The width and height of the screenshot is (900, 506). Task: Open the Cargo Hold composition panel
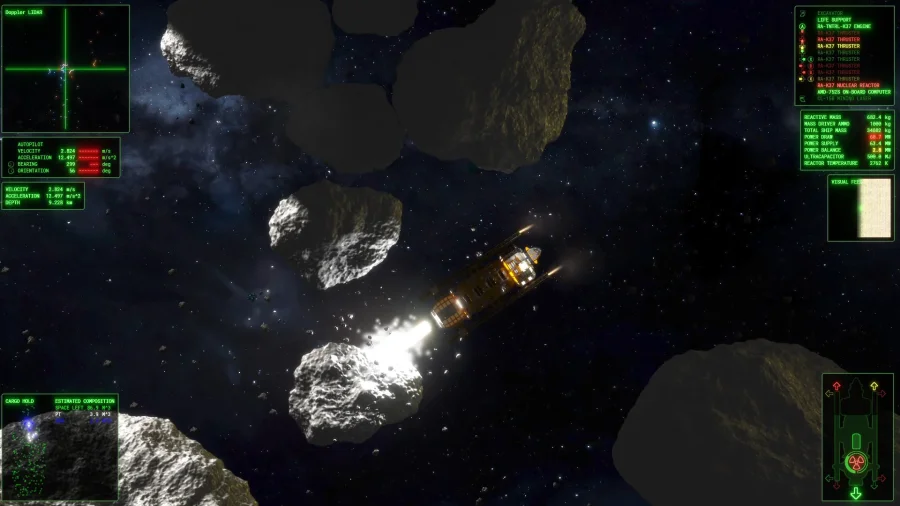coord(60,446)
